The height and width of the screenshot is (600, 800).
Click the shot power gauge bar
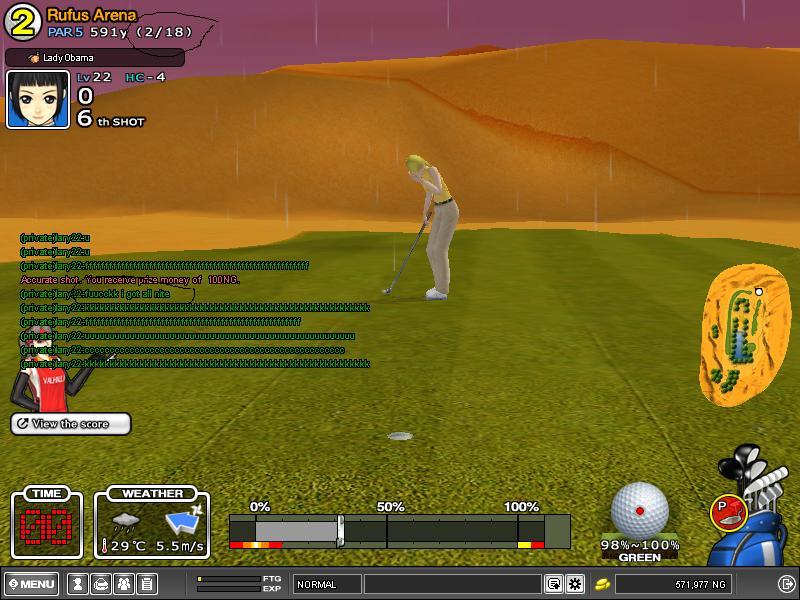(x=399, y=530)
